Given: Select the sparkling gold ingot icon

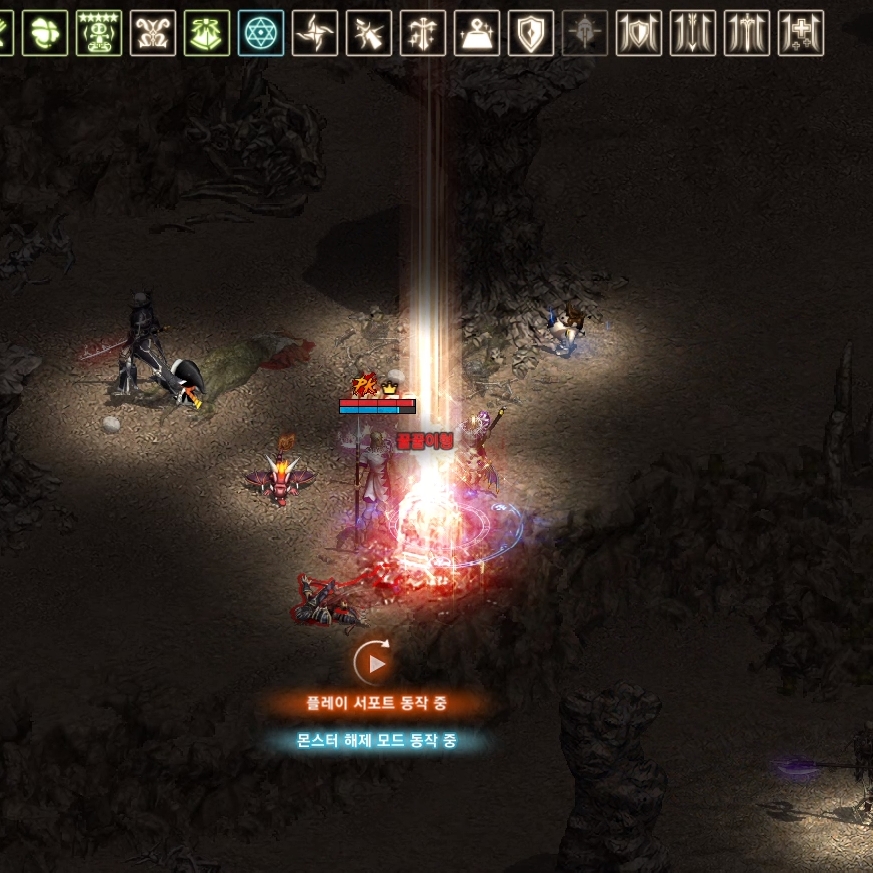Looking at the screenshot, I should tap(477, 33).
